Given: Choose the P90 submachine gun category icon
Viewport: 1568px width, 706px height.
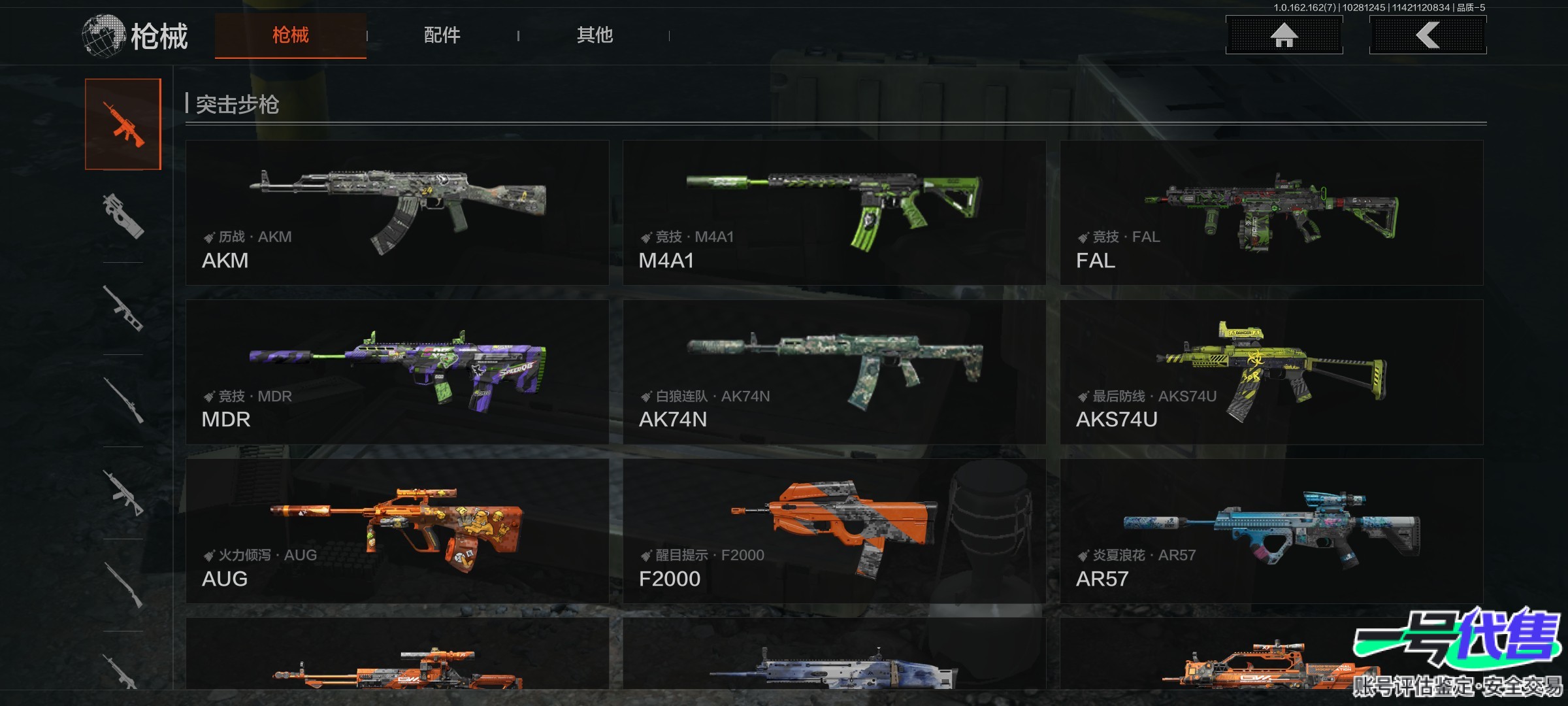Looking at the screenshot, I should coord(123,216).
